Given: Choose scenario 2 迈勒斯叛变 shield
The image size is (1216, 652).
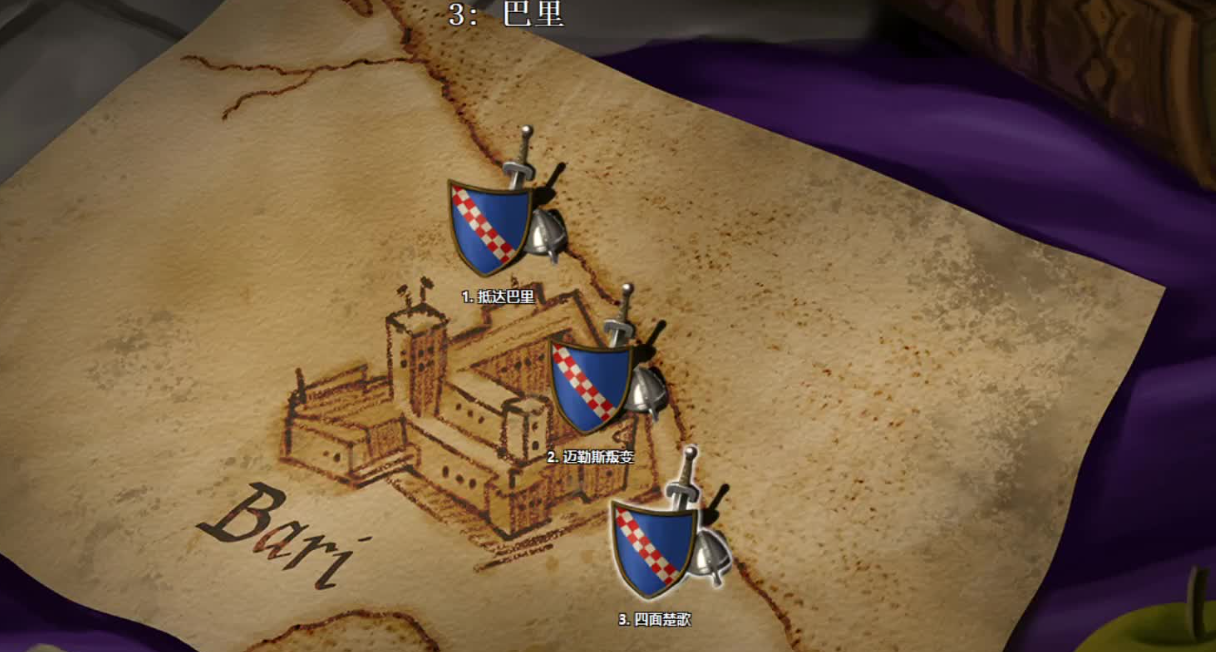Looking at the screenshot, I should (592, 387).
